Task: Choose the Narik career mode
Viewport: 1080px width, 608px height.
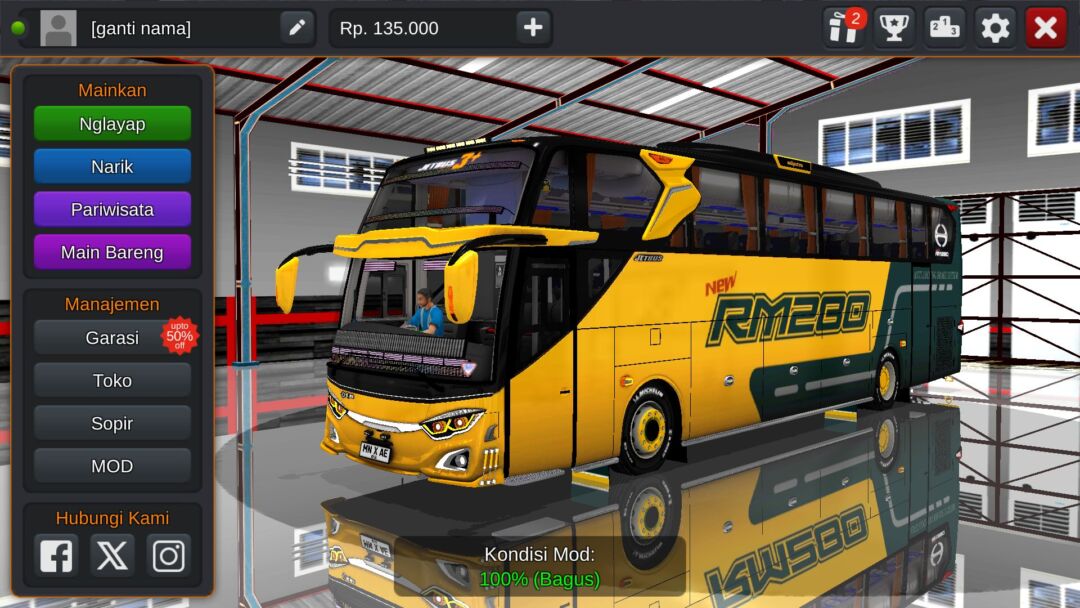Action: (x=112, y=167)
